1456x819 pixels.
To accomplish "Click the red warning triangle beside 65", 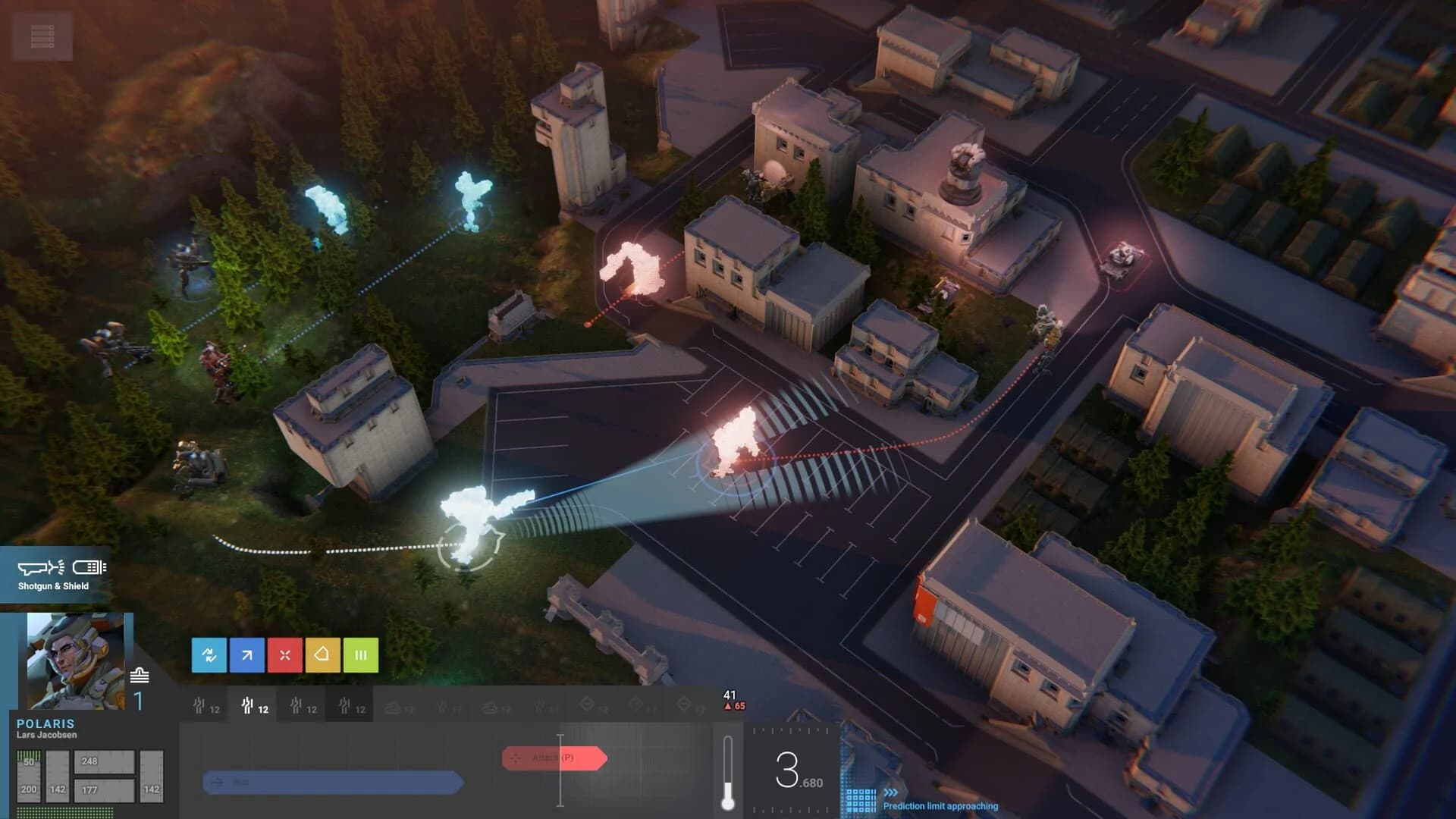I will click(x=730, y=704).
